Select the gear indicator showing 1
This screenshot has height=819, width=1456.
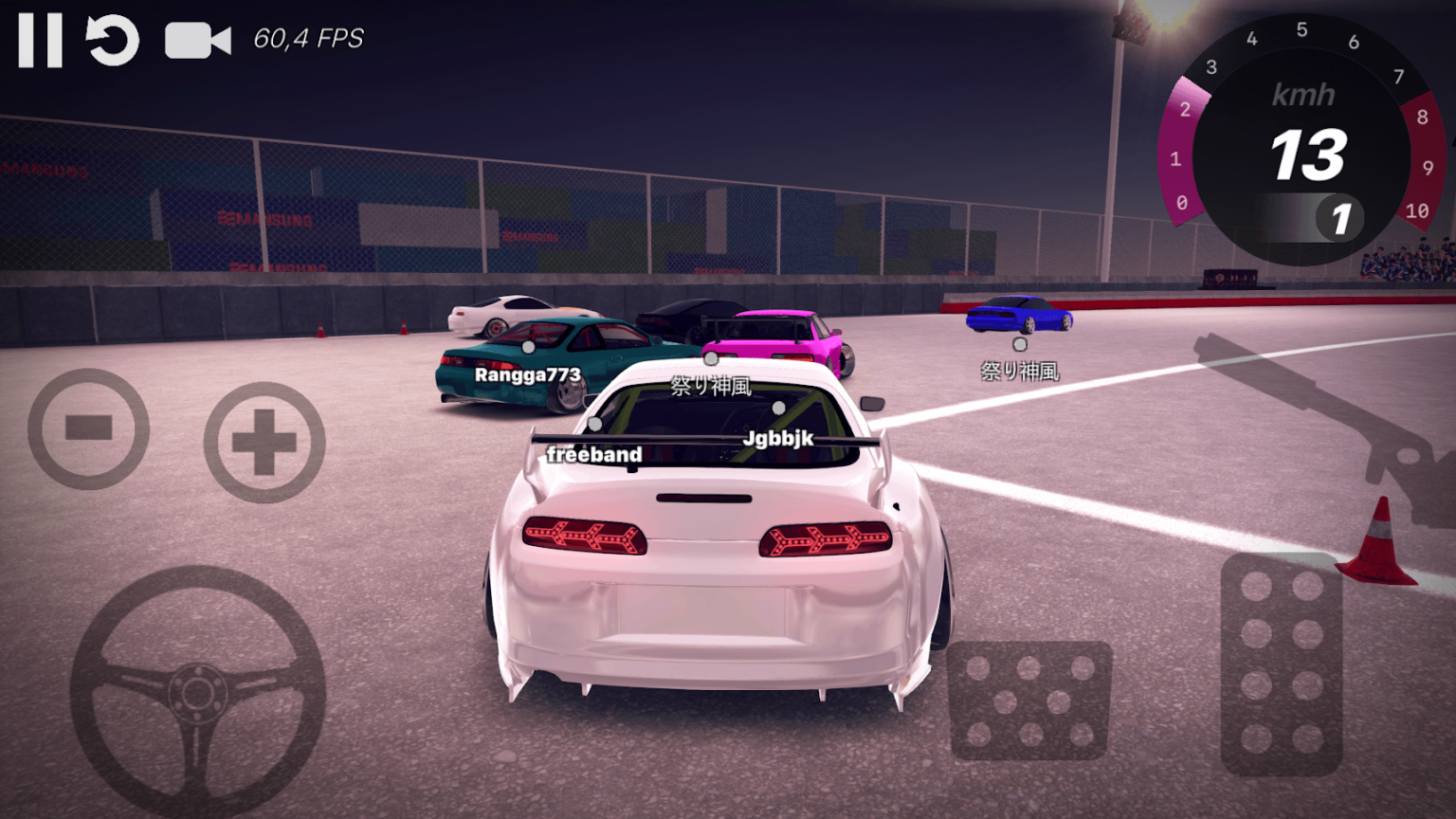coord(1338,218)
